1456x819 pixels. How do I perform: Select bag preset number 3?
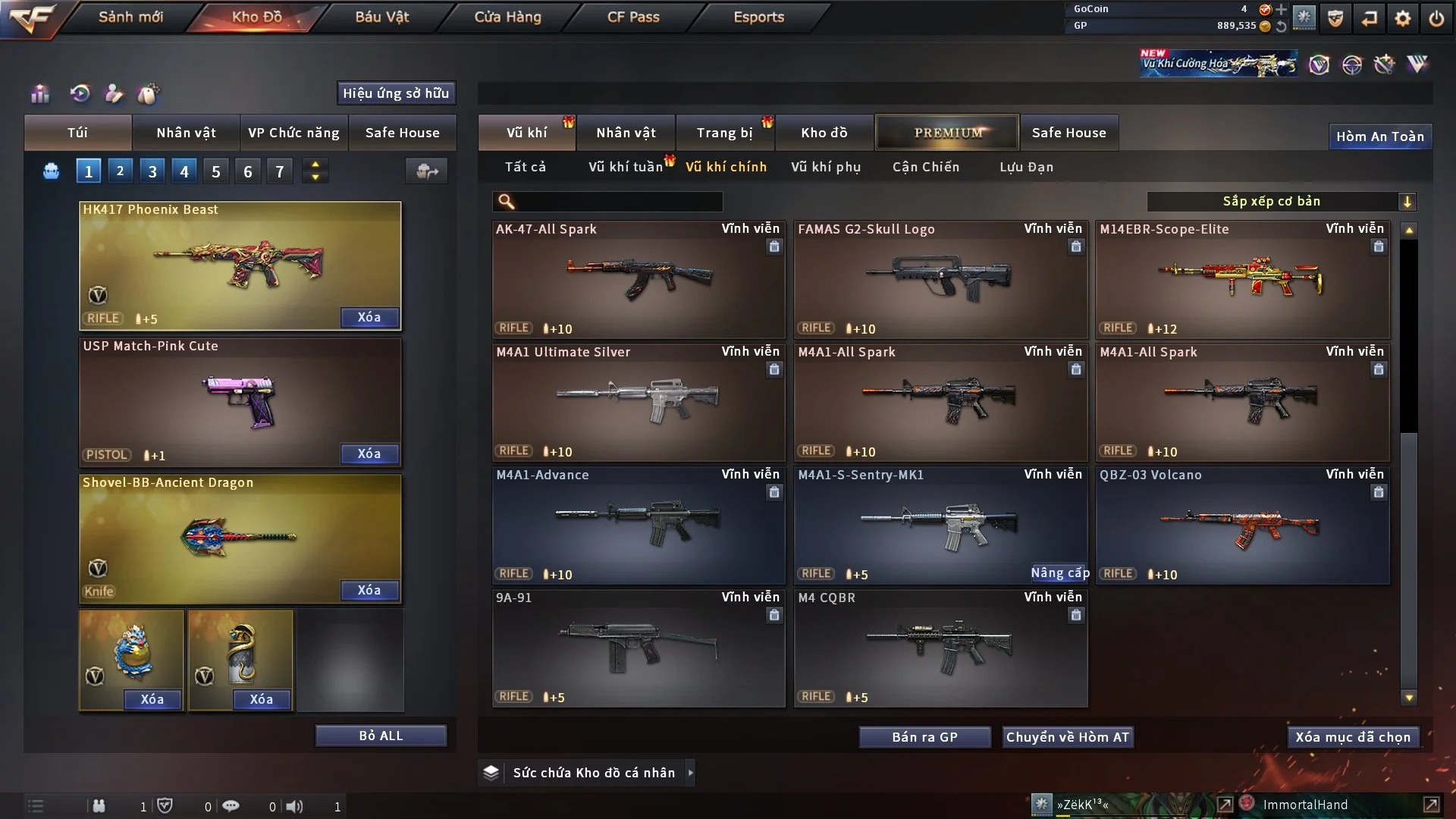click(x=152, y=171)
